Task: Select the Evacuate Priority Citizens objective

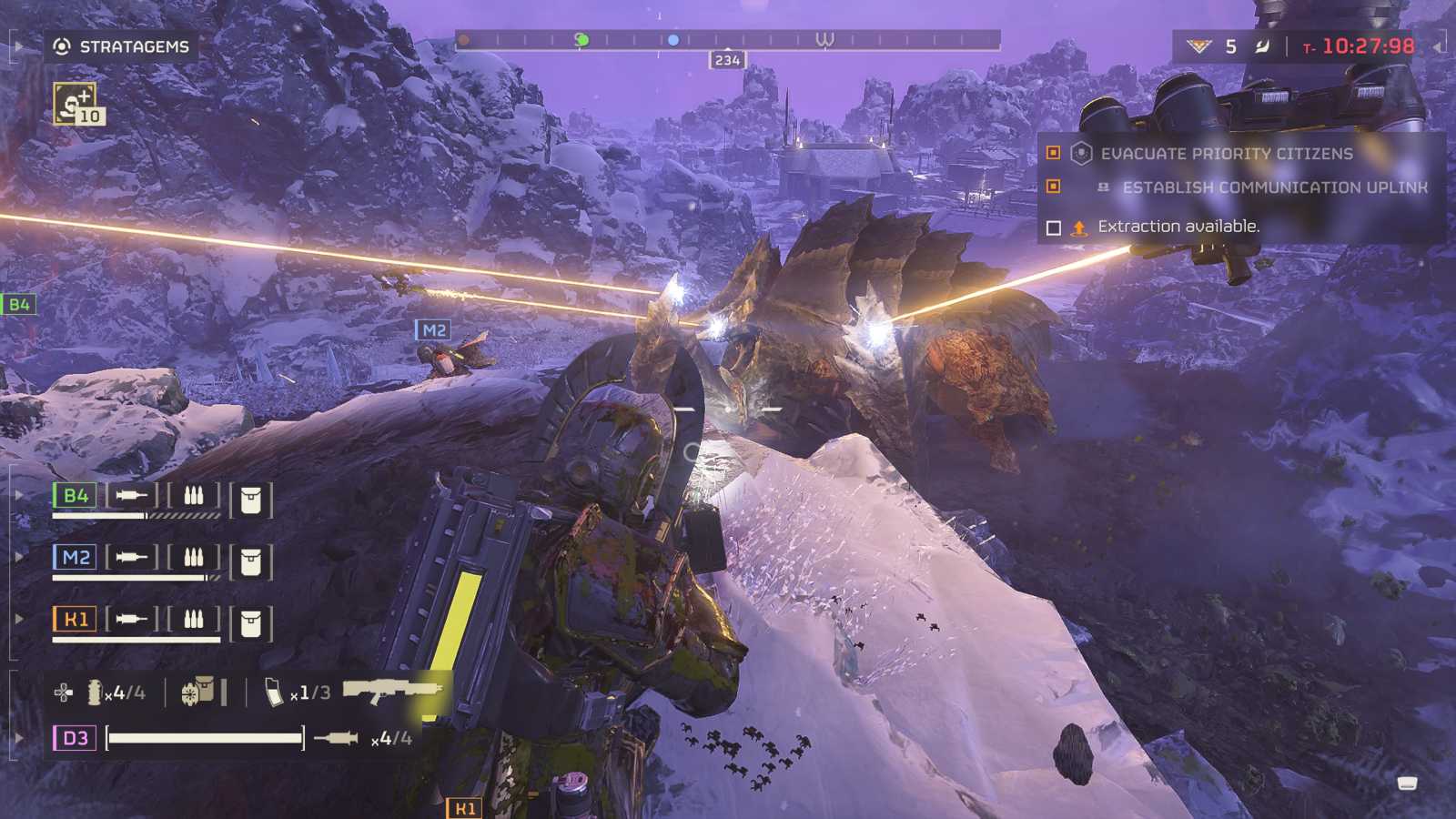Action: click(x=1226, y=154)
